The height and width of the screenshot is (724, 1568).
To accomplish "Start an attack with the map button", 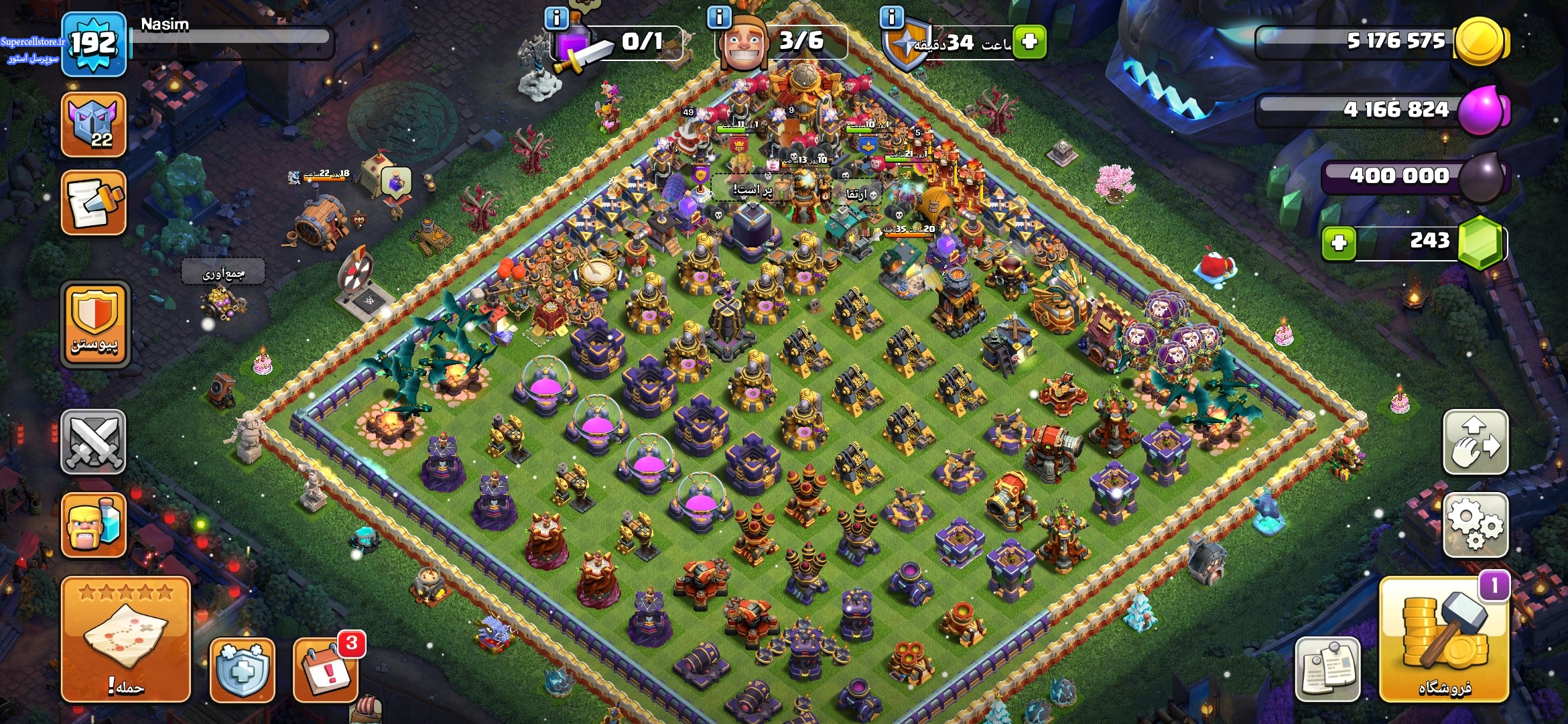I will [x=126, y=638].
